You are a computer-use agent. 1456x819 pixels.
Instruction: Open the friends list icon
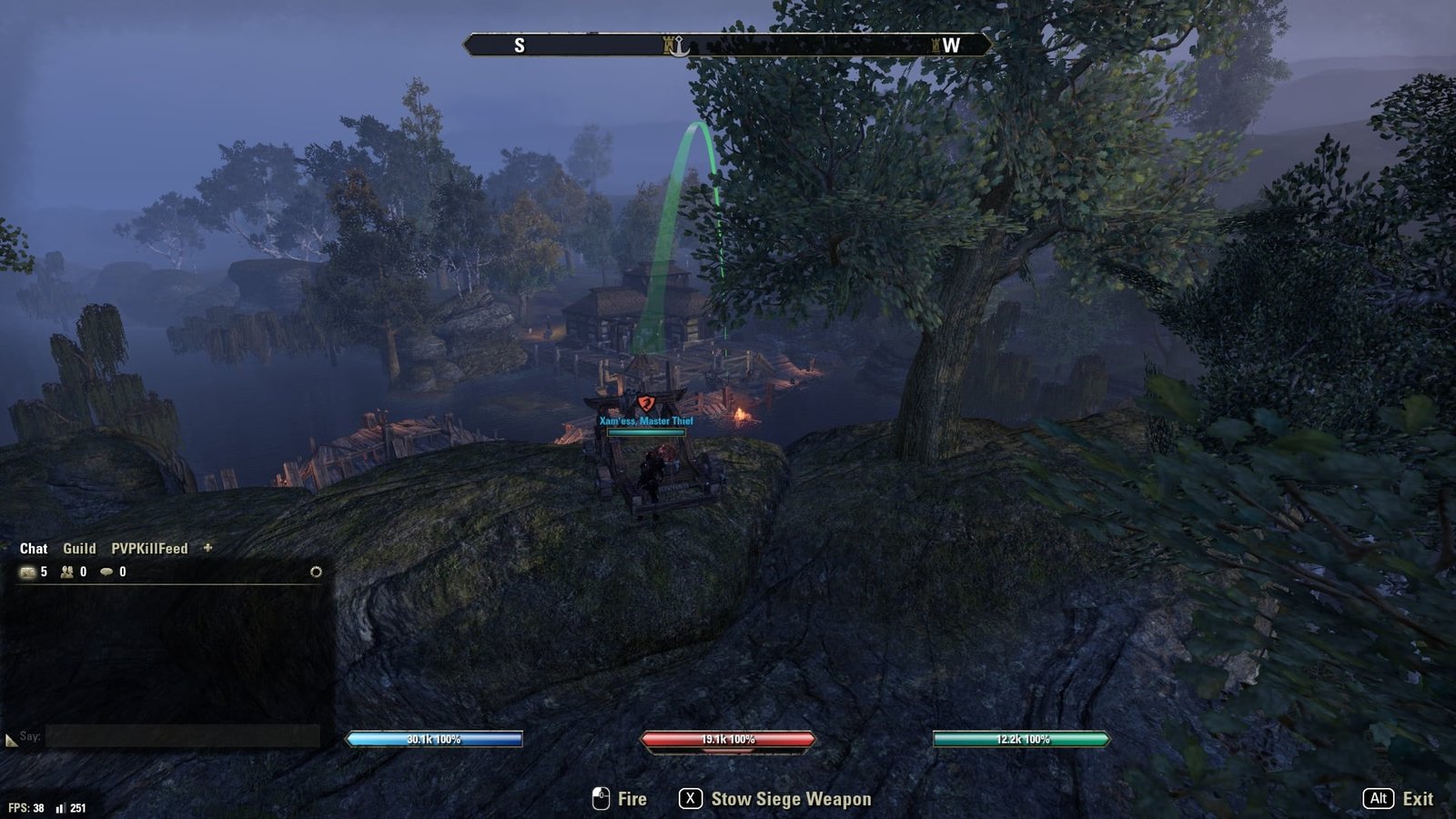point(67,572)
